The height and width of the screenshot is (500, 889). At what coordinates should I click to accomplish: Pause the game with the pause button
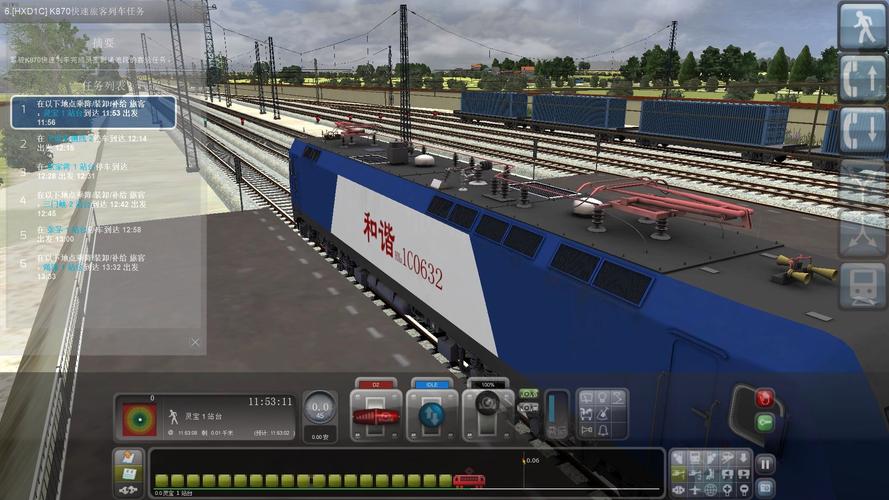pos(765,463)
